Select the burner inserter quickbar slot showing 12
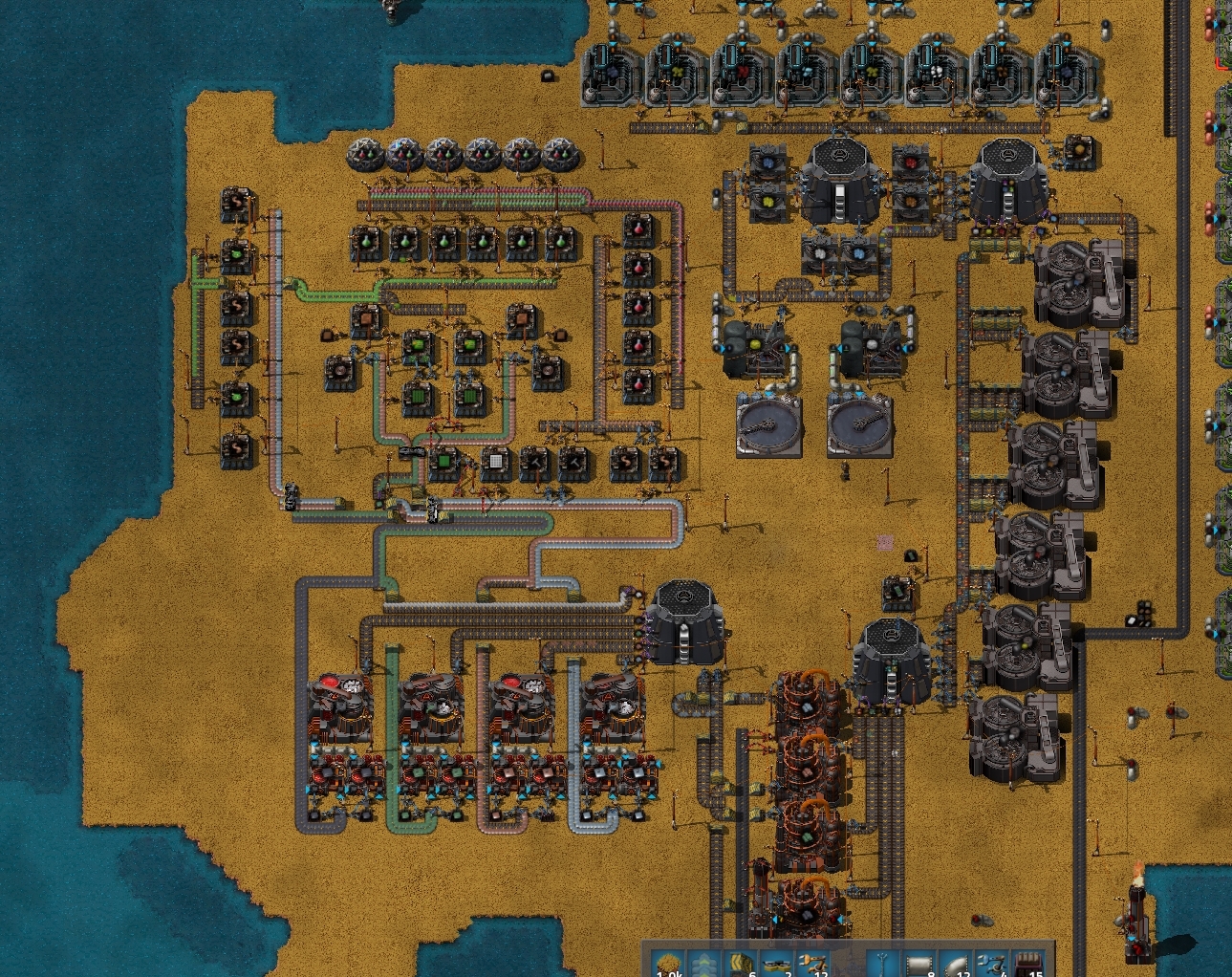Viewport: 1232px width, 977px height. pyautogui.click(x=812, y=964)
